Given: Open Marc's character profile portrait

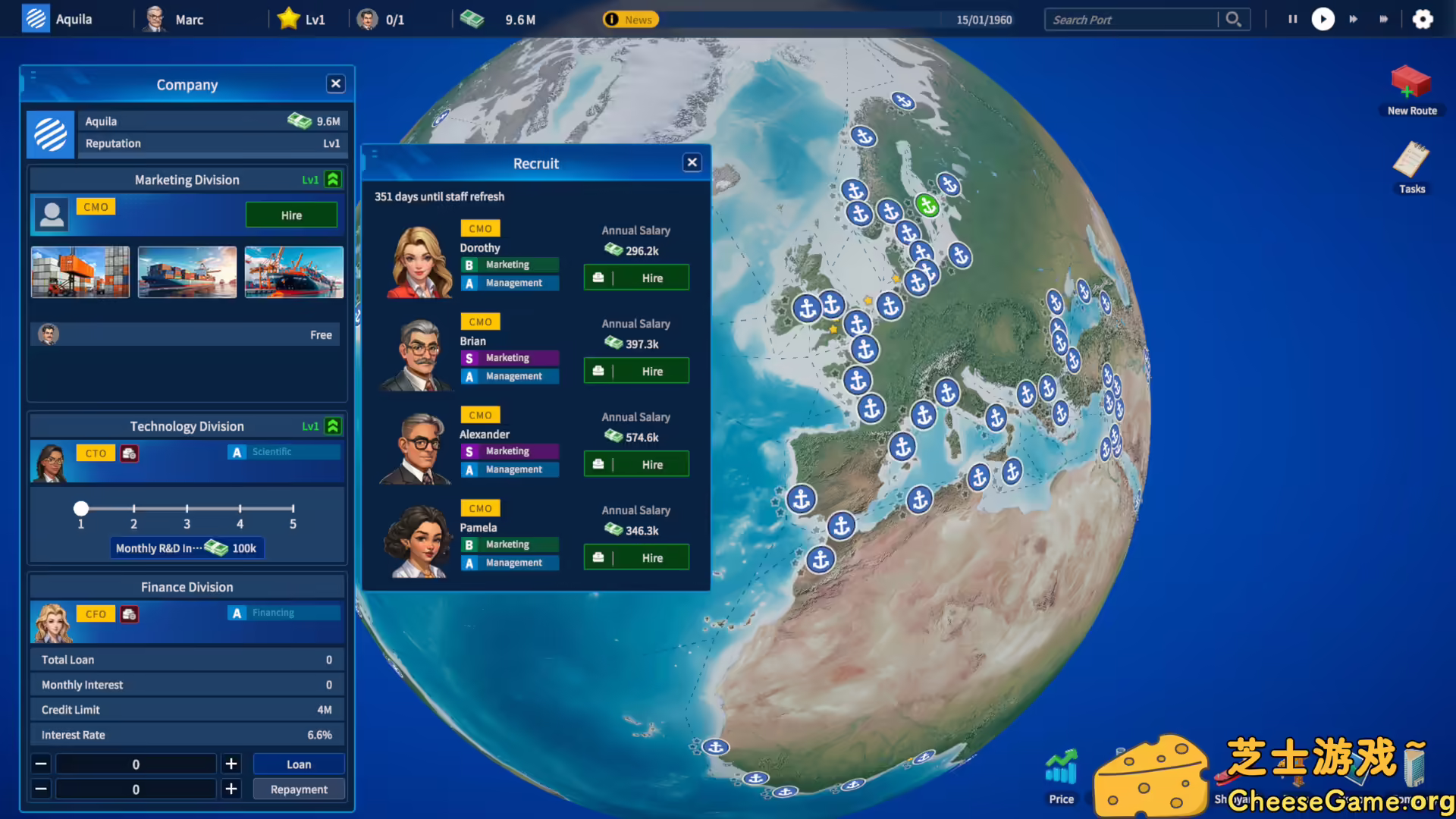Looking at the screenshot, I should coord(155,18).
